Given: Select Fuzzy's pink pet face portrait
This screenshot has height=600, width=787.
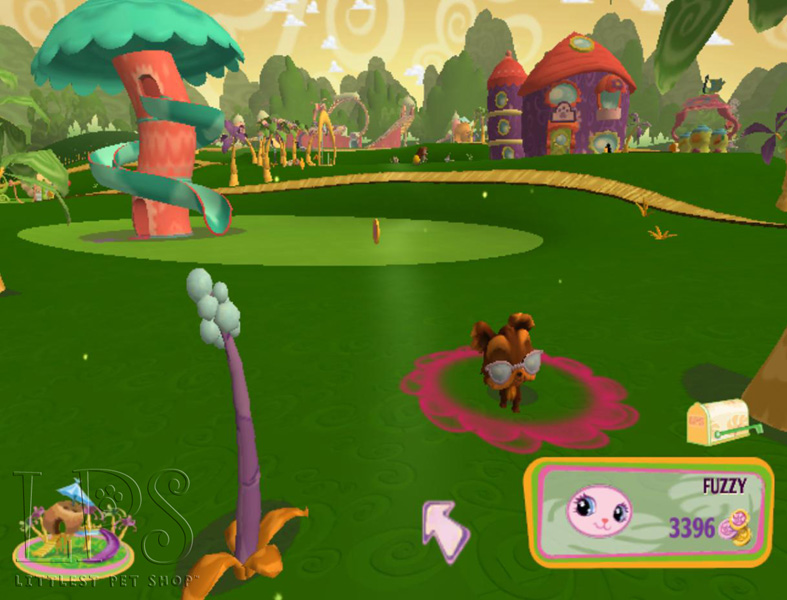Looking at the screenshot, I should (600, 511).
